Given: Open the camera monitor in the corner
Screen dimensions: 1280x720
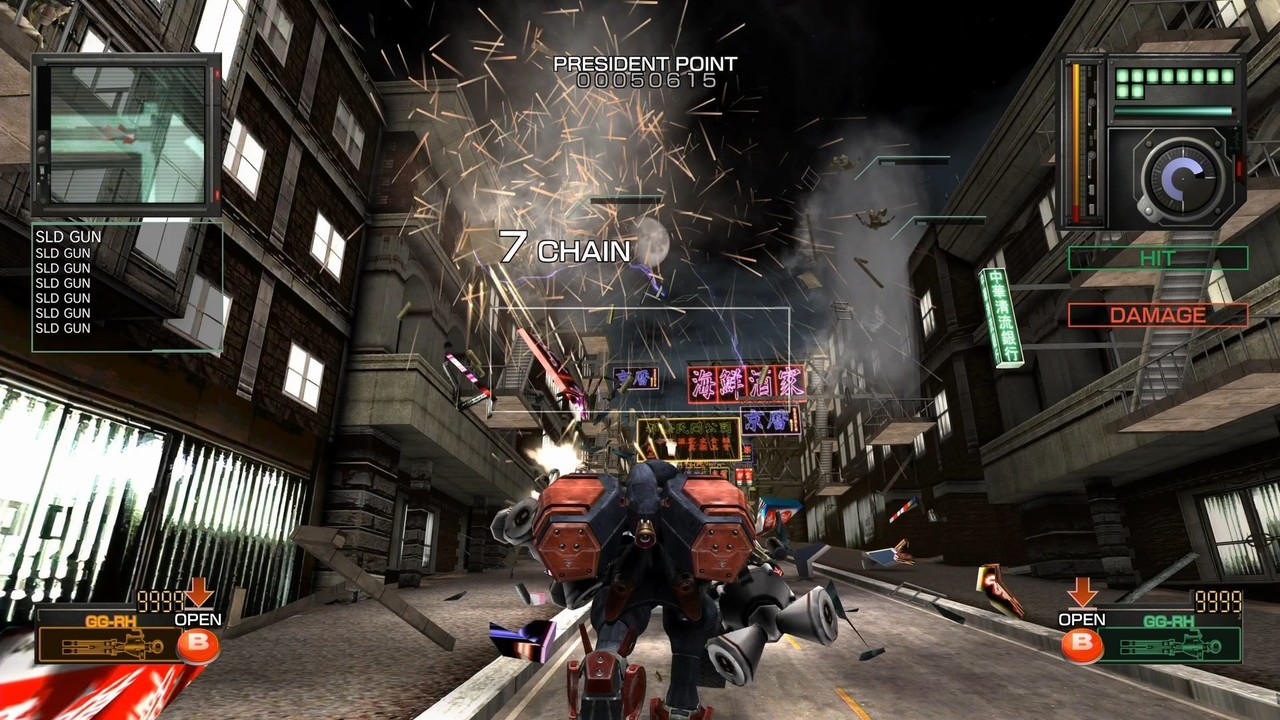Looking at the screenshot, I should click(127, 135).
